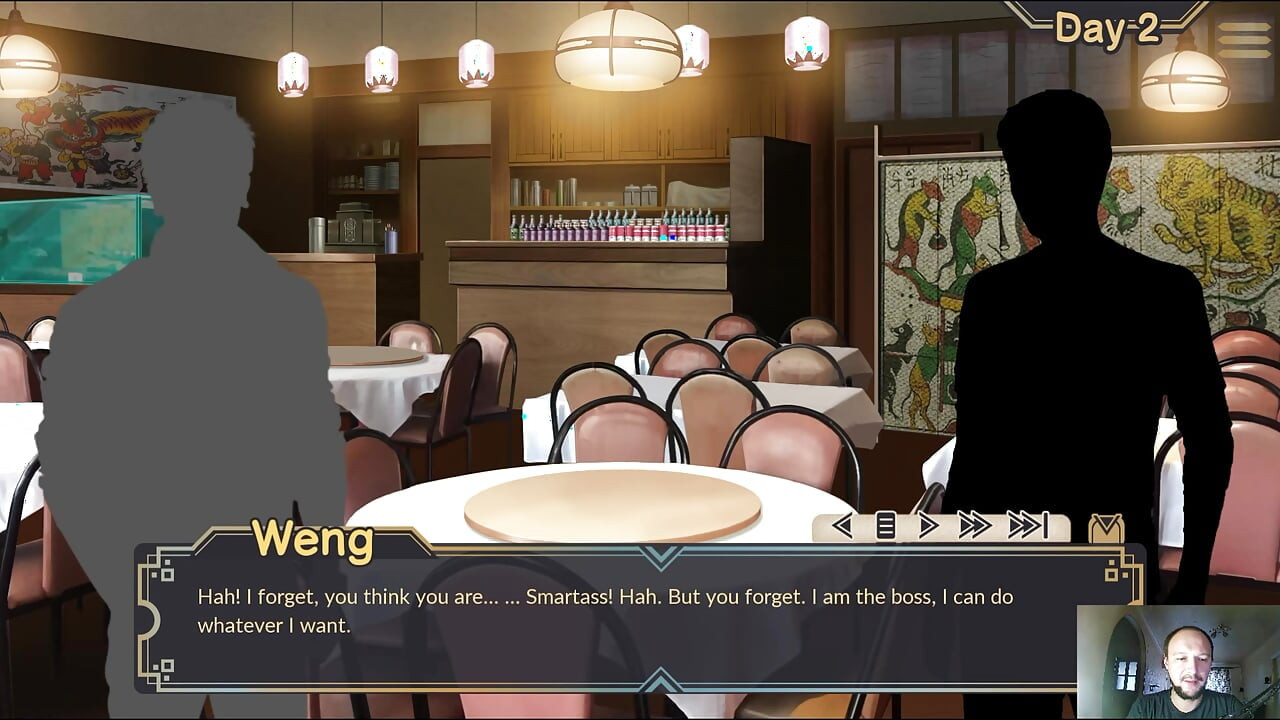Open the hamburger menu in the top corner

click(x=1243, y=38)
